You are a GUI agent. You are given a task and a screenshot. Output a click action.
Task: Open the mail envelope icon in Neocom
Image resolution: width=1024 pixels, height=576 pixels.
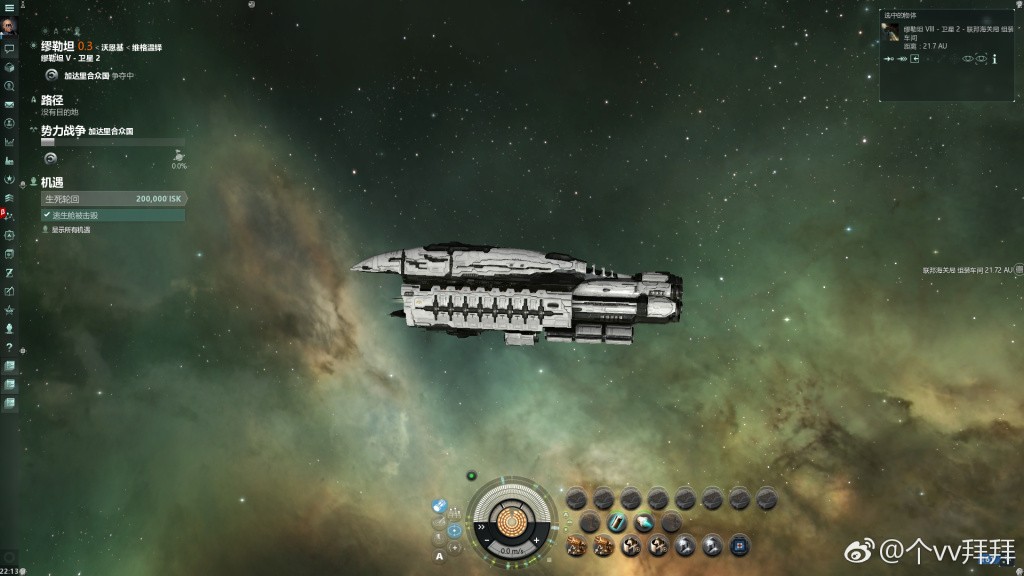pyautogui.click(x=9, y=104)
